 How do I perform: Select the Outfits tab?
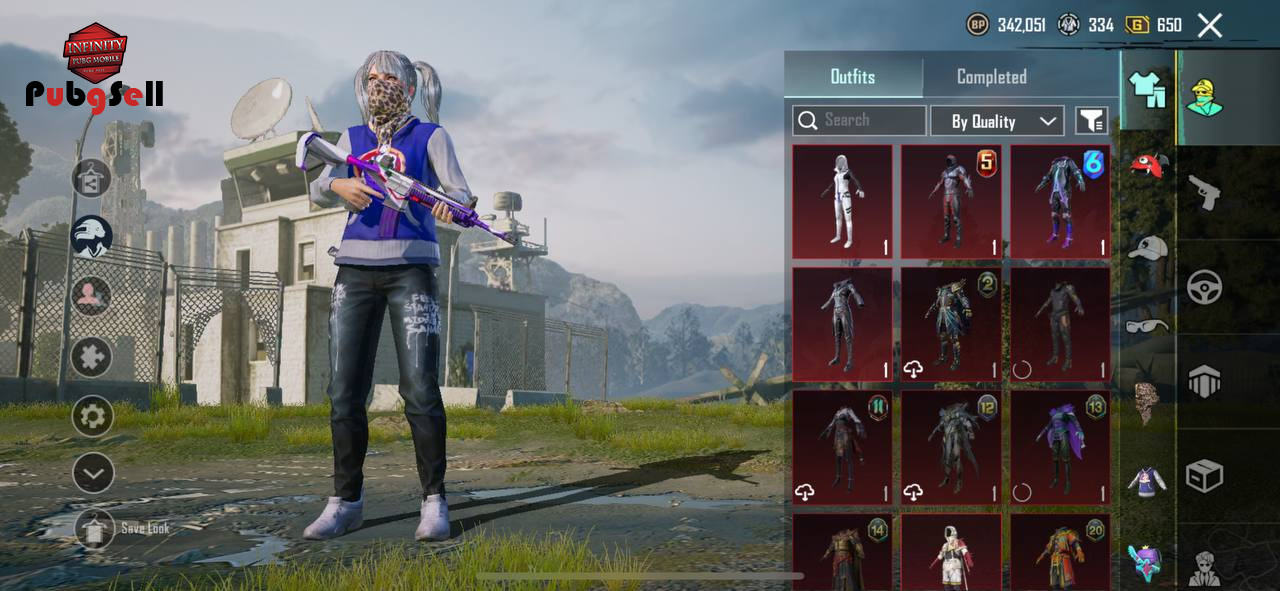[x=852, y=77]
